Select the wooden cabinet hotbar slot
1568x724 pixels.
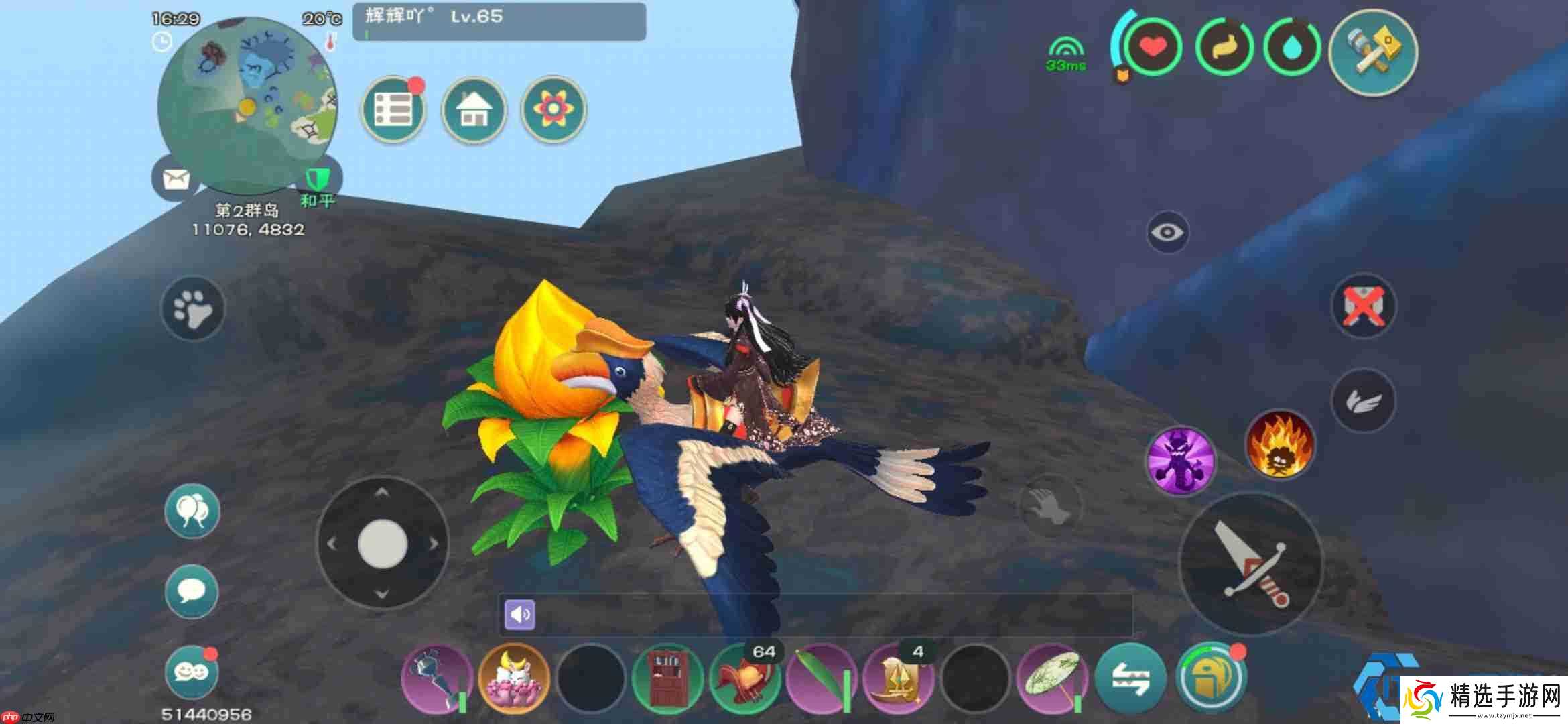pos(667,678)
